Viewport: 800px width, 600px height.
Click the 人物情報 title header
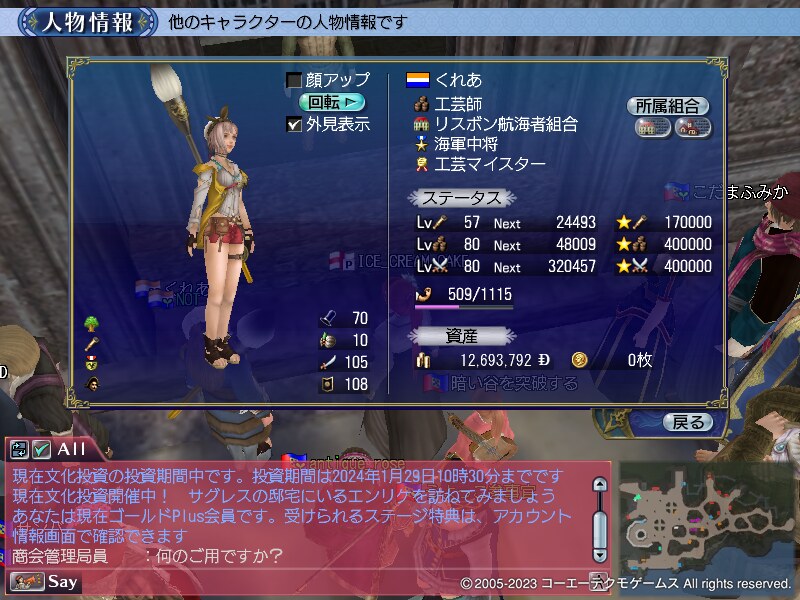tap(87, 22)
